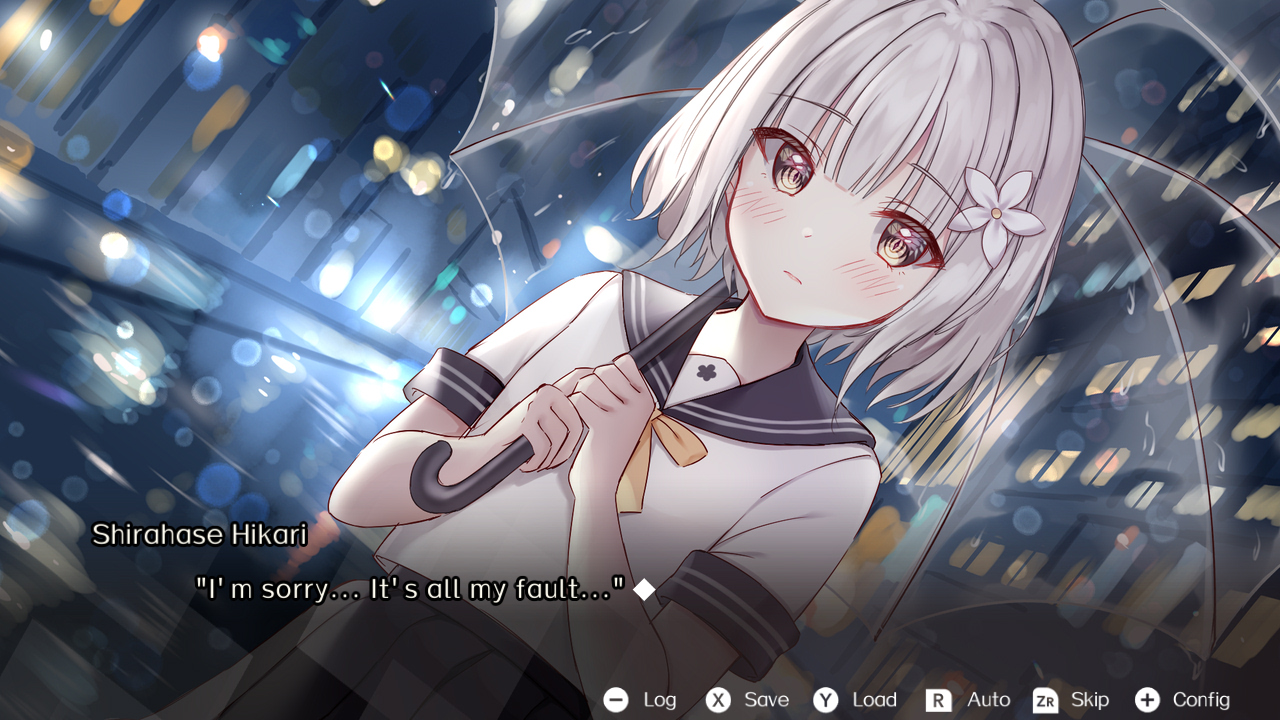The height and width of the screenshot is (720, 1280).
Task: Click the Auto label
Action: coord(988,700)
